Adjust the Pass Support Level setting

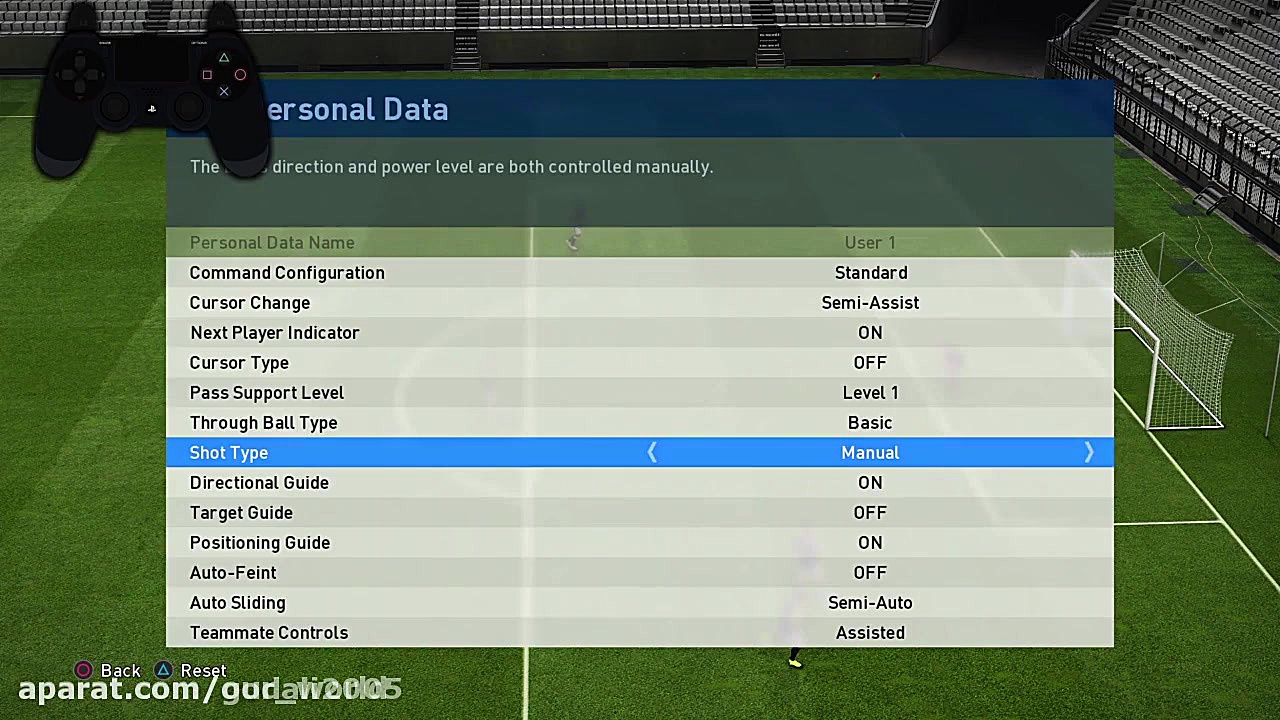point(870,392)
